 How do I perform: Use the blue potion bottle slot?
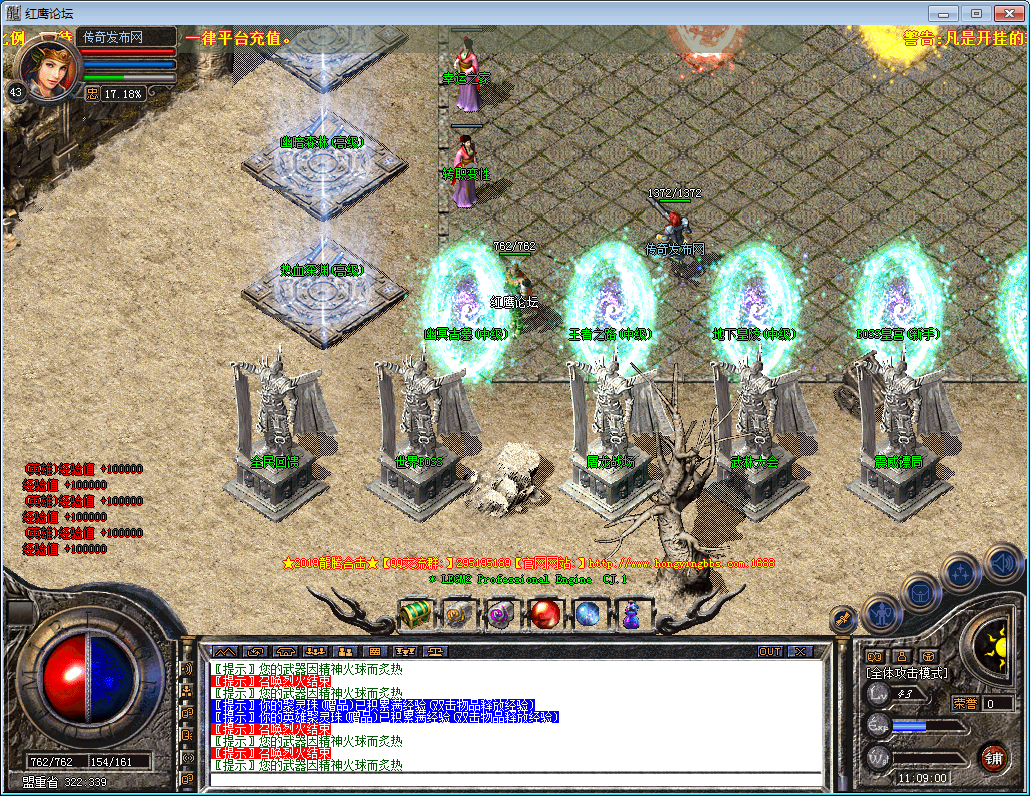pyautogui.click(x=632, y=612)
